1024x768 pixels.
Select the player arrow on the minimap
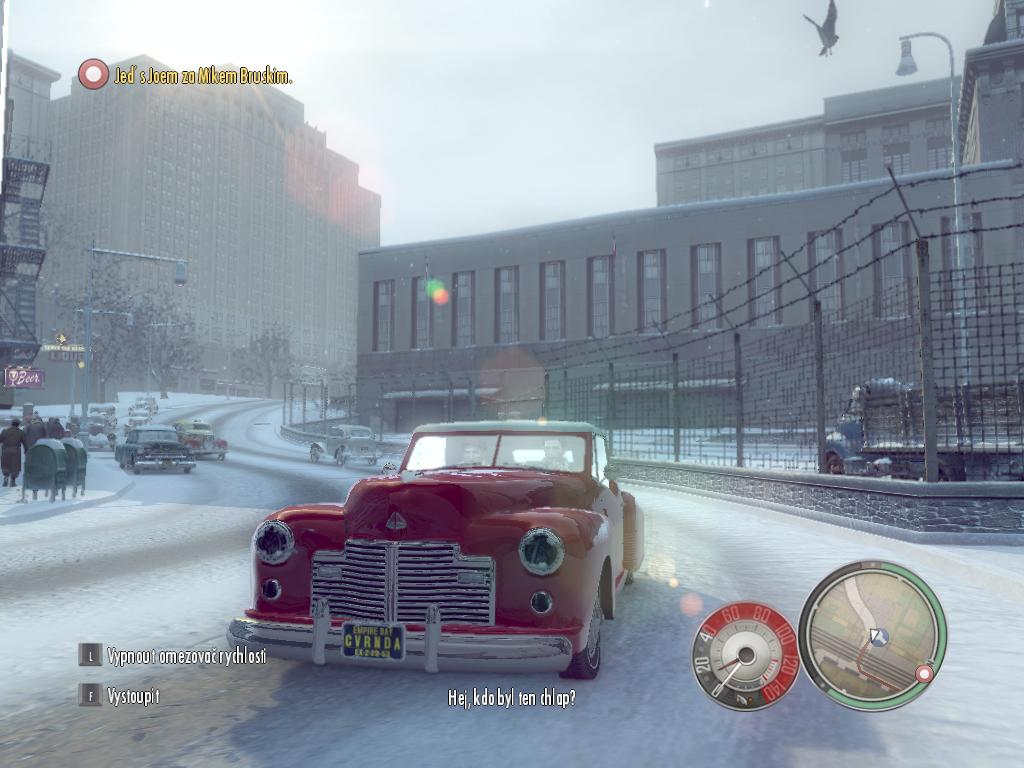879,636
